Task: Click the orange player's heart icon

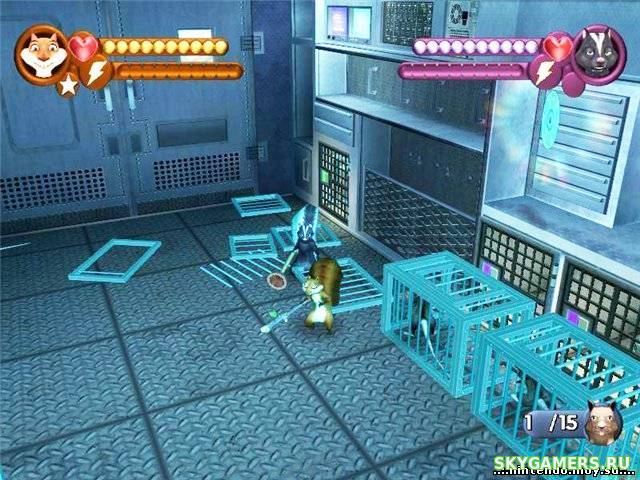Action: pyautogui.click(x=85, y=47)
